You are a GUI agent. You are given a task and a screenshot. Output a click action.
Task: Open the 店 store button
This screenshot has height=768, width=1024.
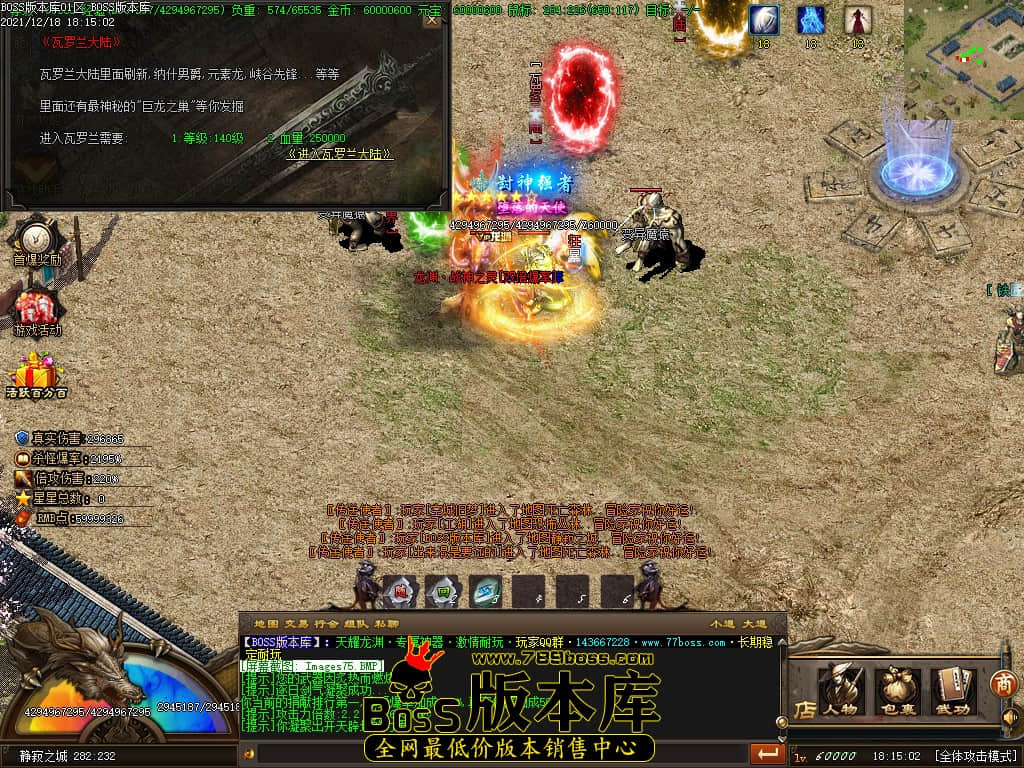coord(803,710)
